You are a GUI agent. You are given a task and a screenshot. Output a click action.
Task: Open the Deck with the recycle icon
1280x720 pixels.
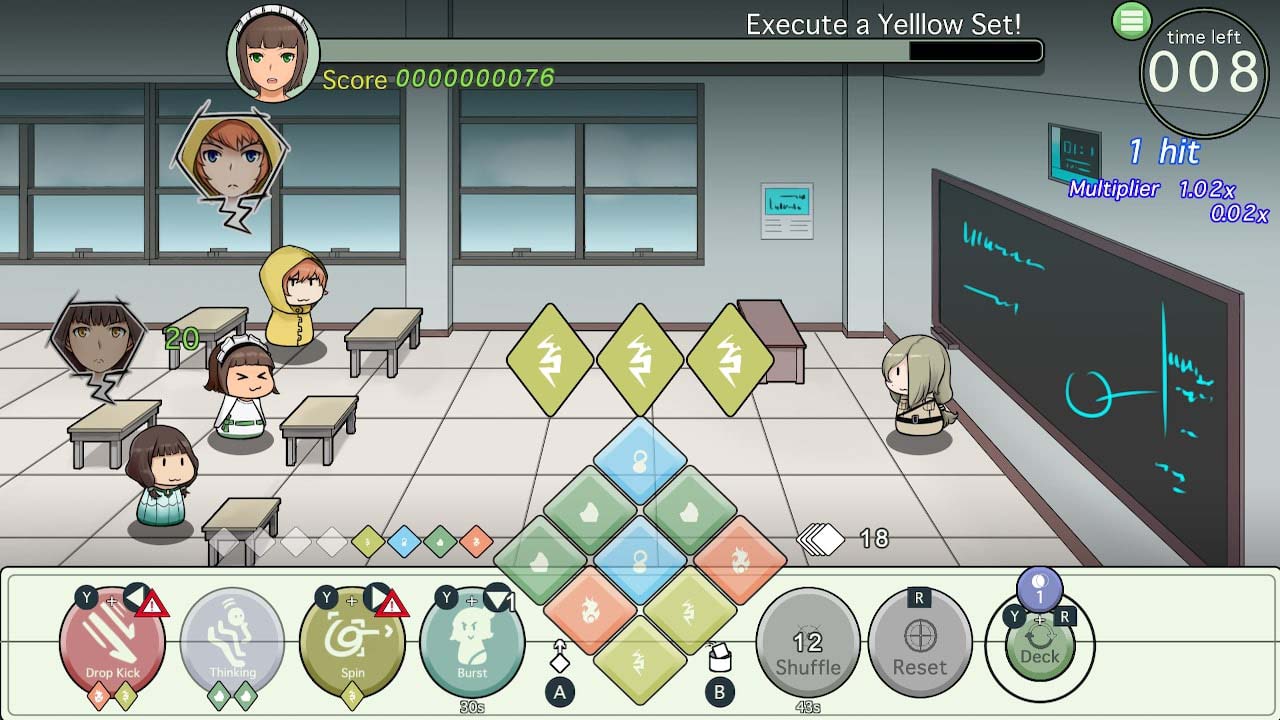click(x=1040, y=645)
